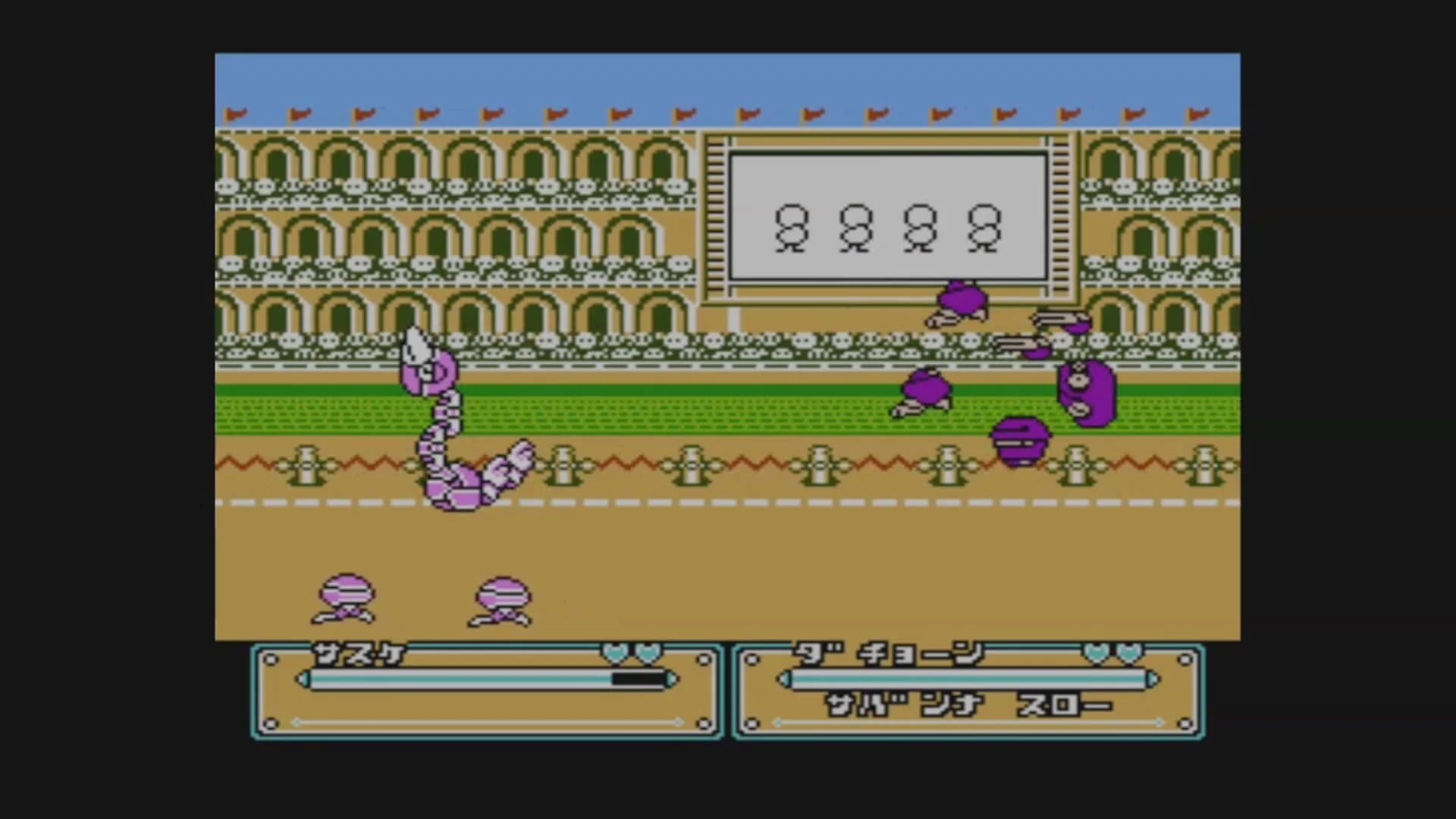Image resolution: width=1456 pixels, height=819 pixels.
Task: Expand the Dachoon status panel
Action: pyautogui.click(x=967, y=690)
